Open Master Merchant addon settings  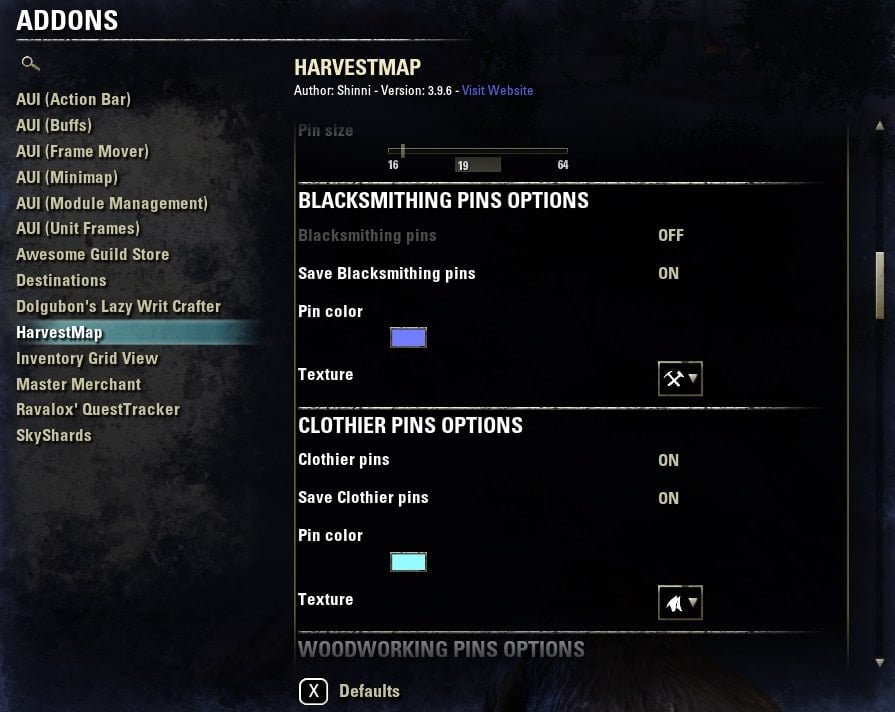pyautogui.click(x=78, y=384)
